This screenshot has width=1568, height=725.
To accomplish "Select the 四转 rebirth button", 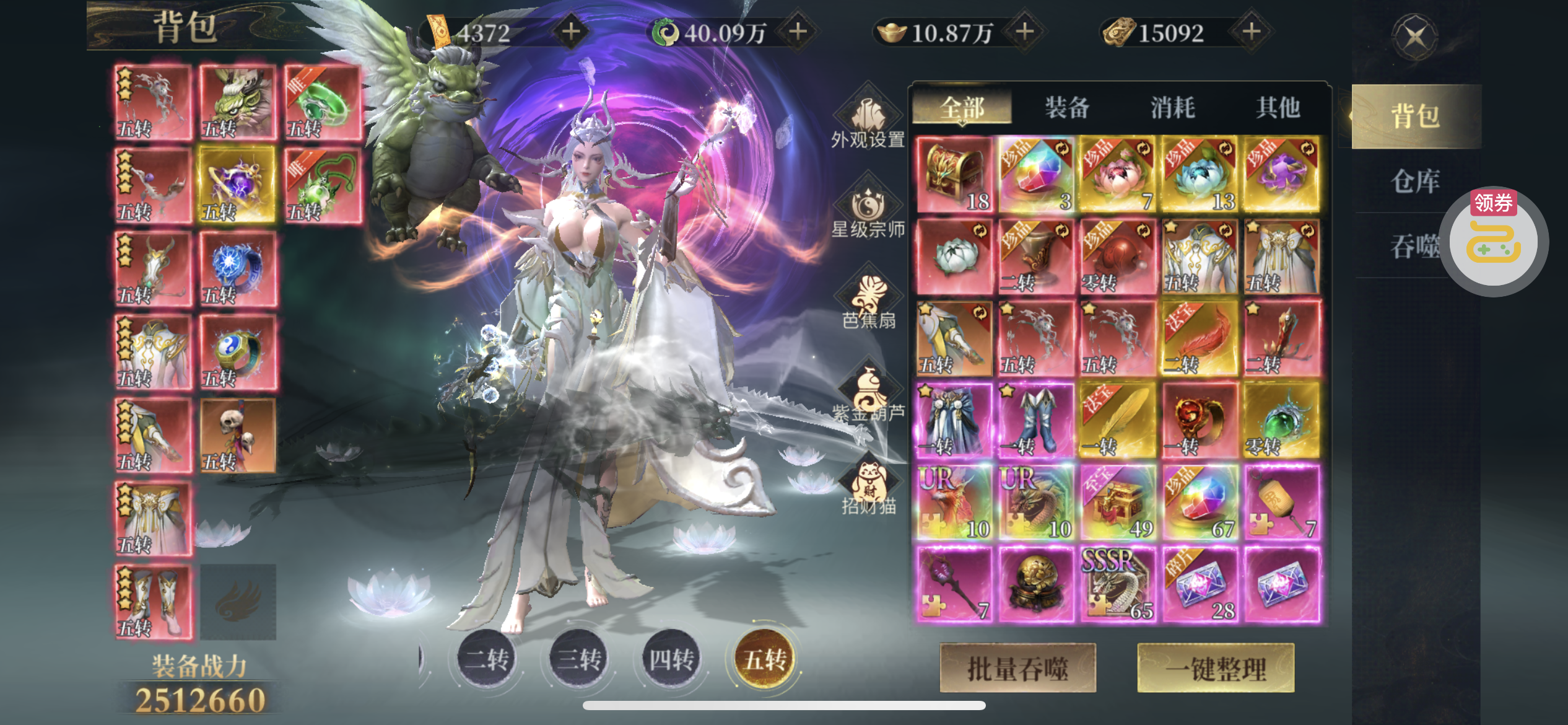I will [671, 659].
